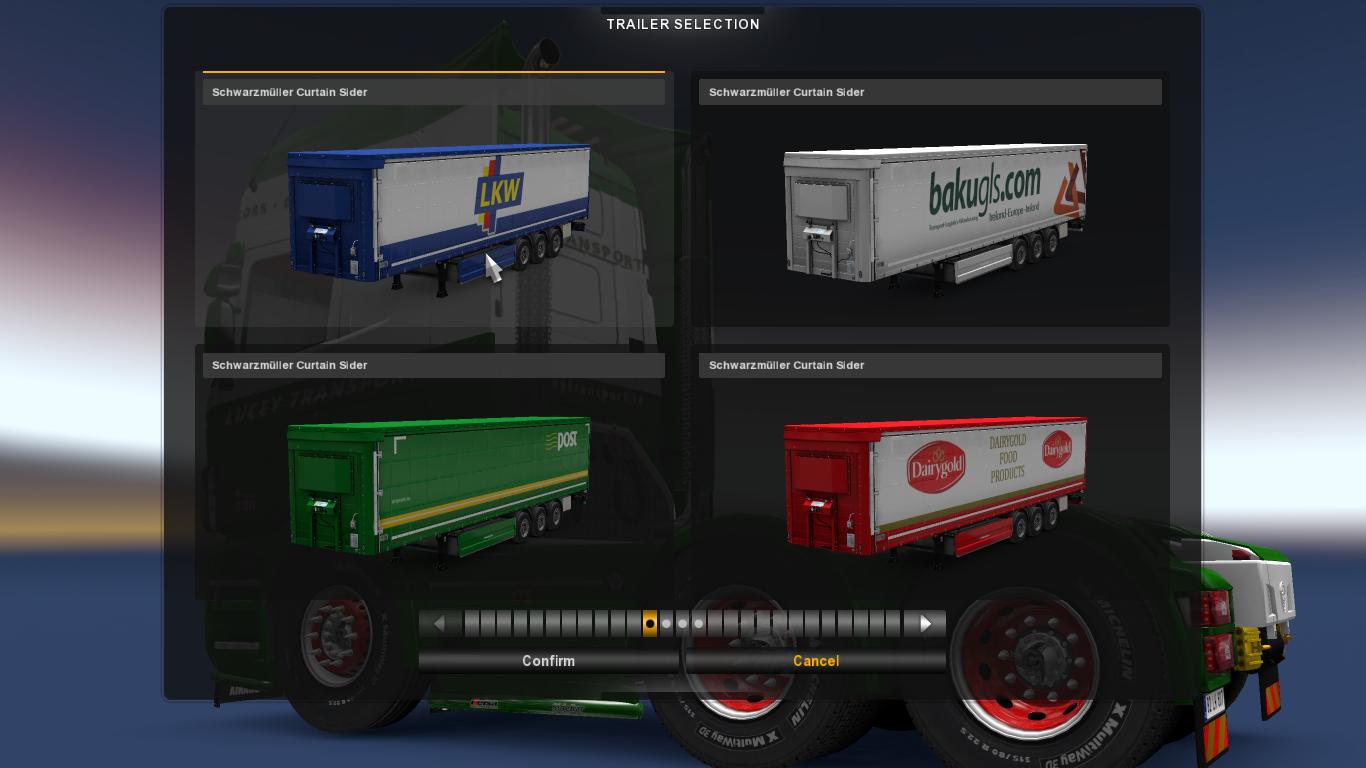
Task: Select the blue LKW curtain sider trailer
Action: [437, 215]
